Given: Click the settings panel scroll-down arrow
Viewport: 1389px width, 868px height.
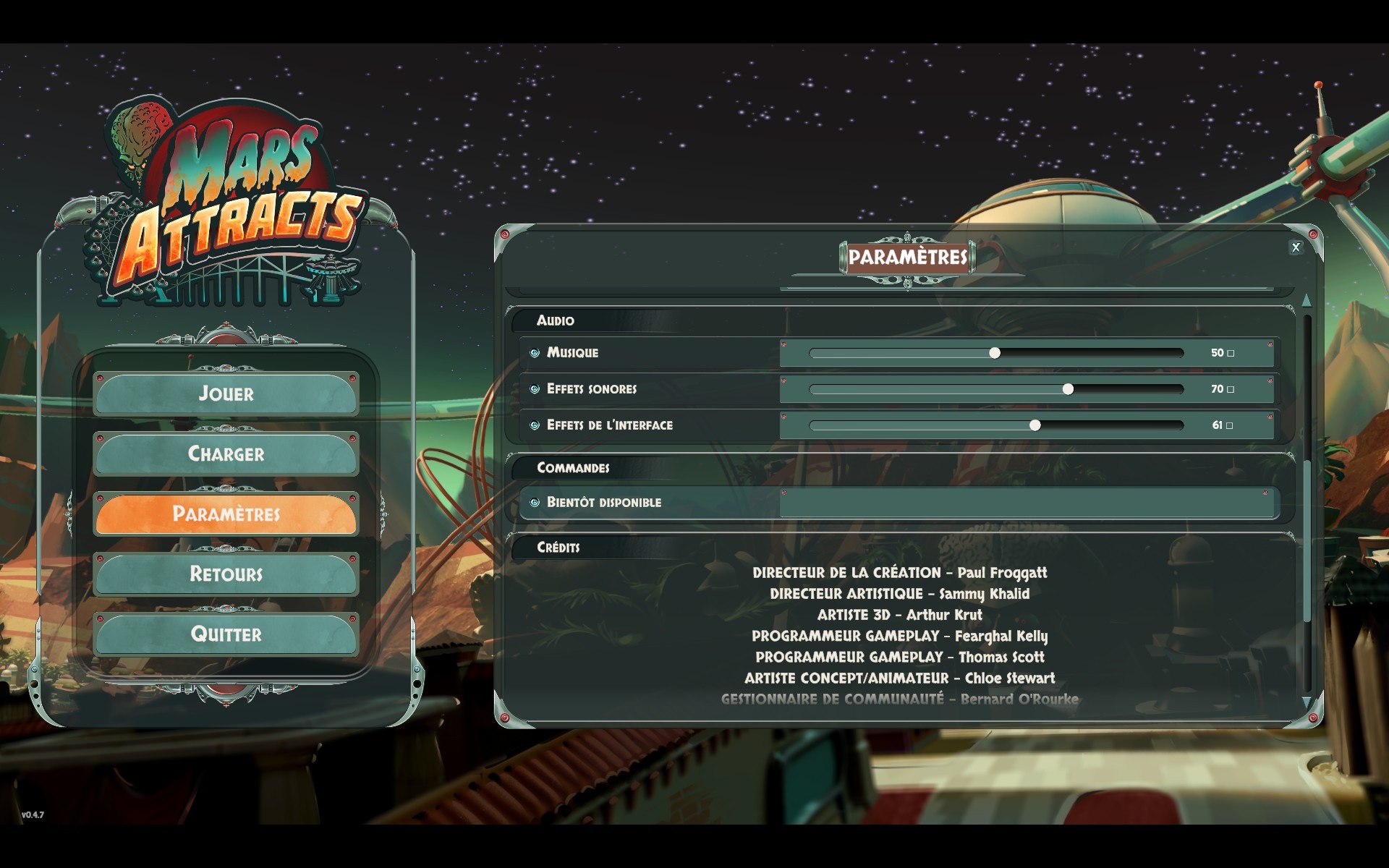Looking at the screenshot, I should click(x=1307, y=702).
